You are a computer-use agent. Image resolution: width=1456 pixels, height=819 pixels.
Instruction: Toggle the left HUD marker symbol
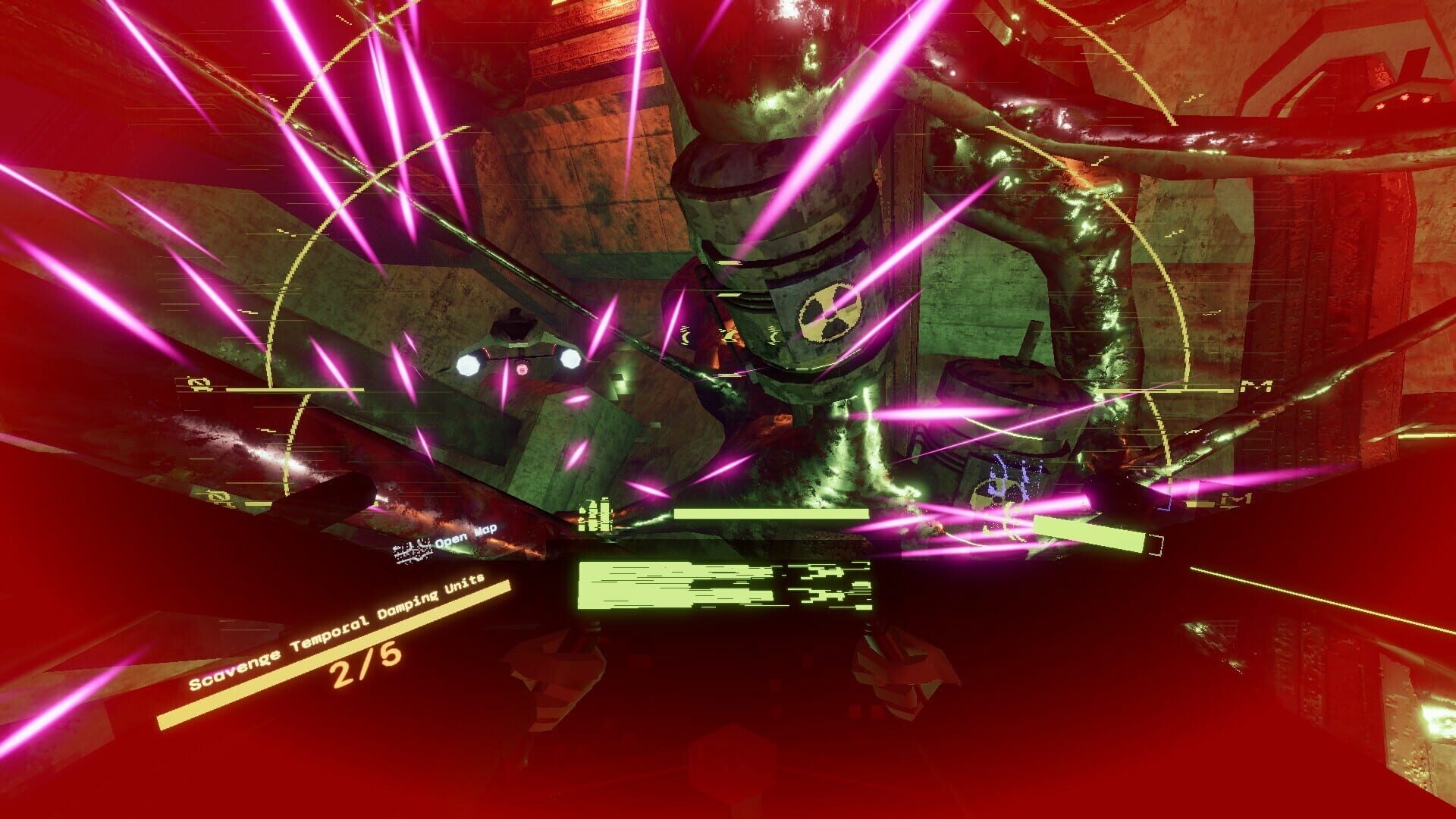click(x=197, y=383)
